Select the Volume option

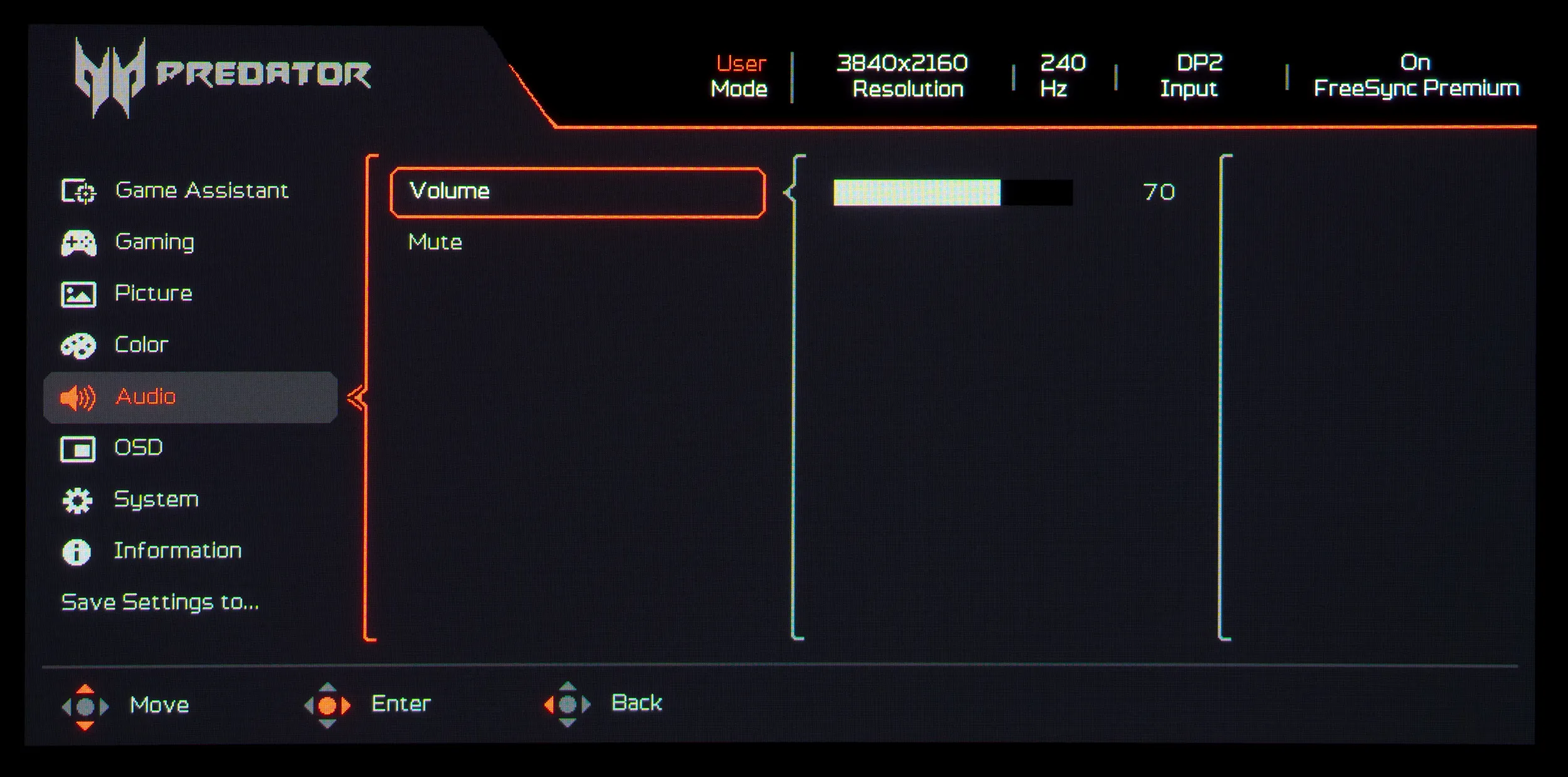(x=577, y=192)
